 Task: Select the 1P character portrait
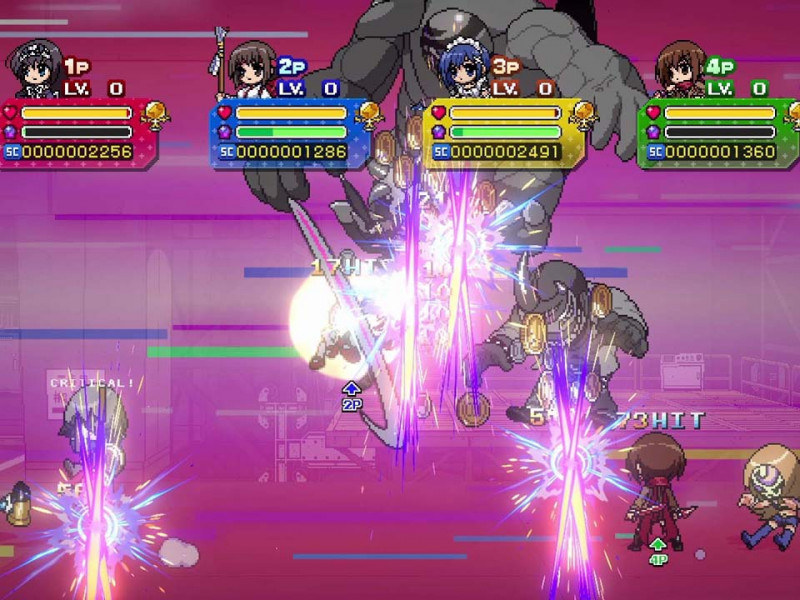(x=34, y=68)
